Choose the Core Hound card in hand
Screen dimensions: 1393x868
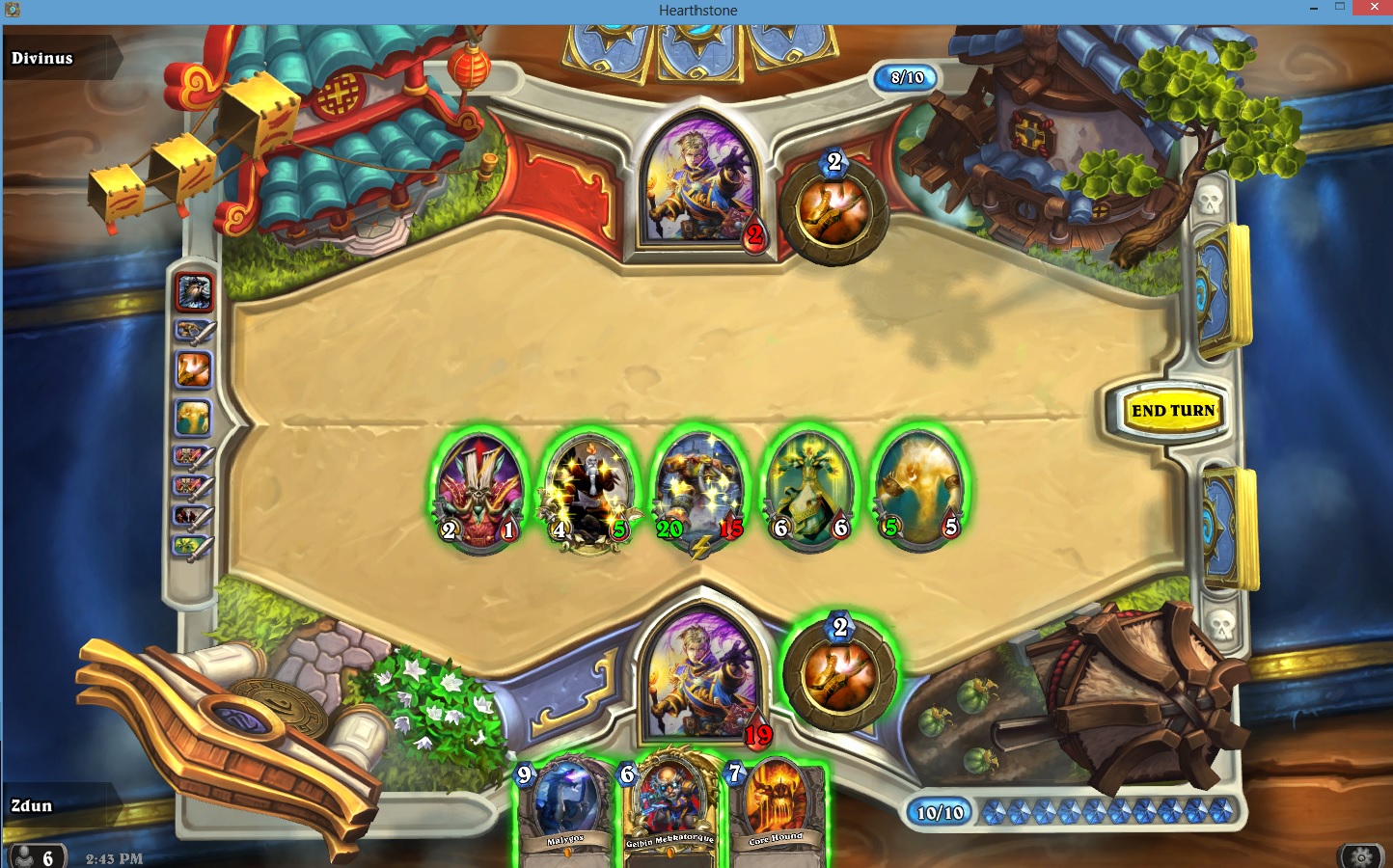tap(776, 812)
